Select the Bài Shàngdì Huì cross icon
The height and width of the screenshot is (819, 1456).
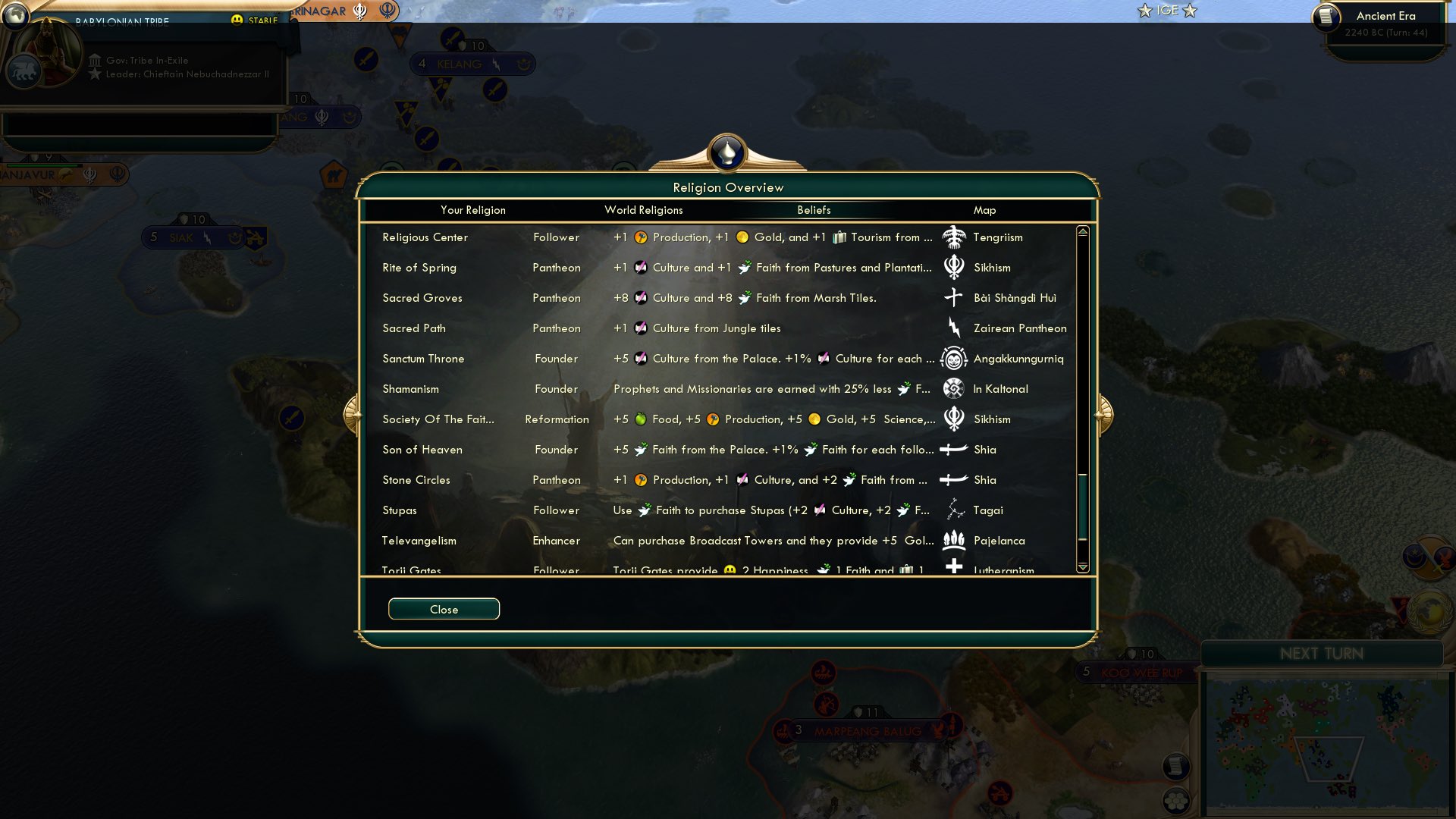click(x=954, y=297)
